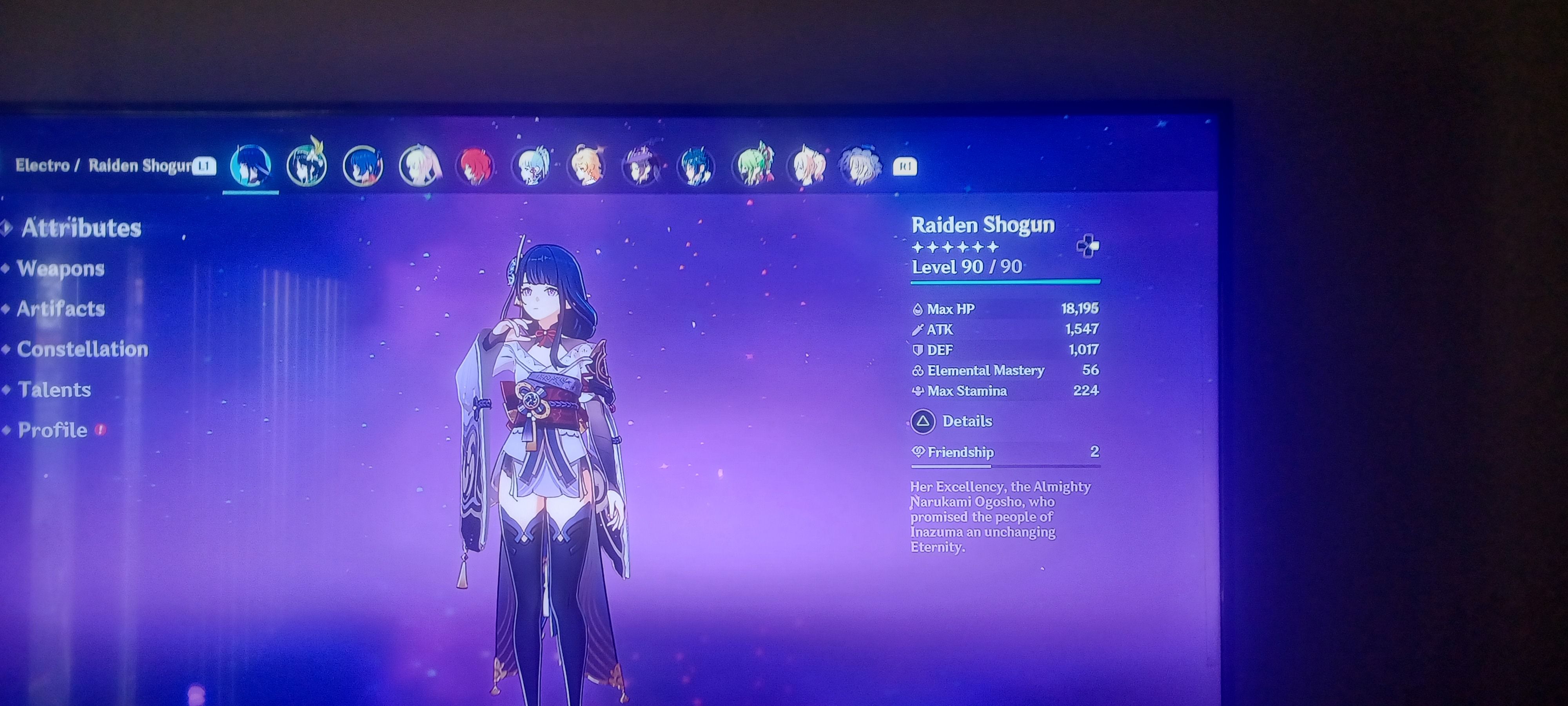1568x706 pixels.
Task: Go to the Artifacts section
Action: click(60, 309)
